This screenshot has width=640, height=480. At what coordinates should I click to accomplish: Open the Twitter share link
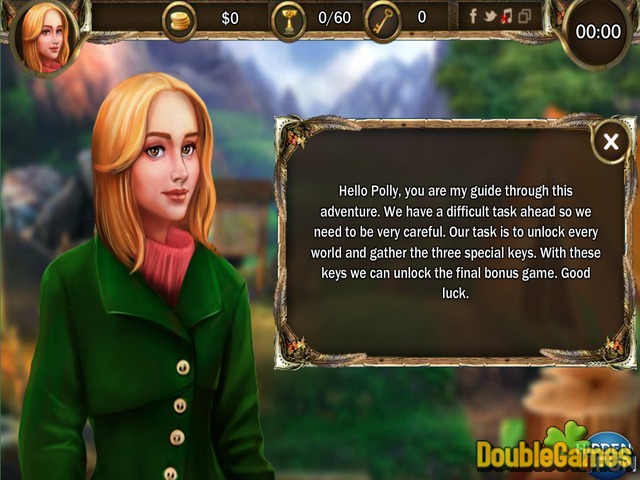pyautogui.click(x=491, y=16)
